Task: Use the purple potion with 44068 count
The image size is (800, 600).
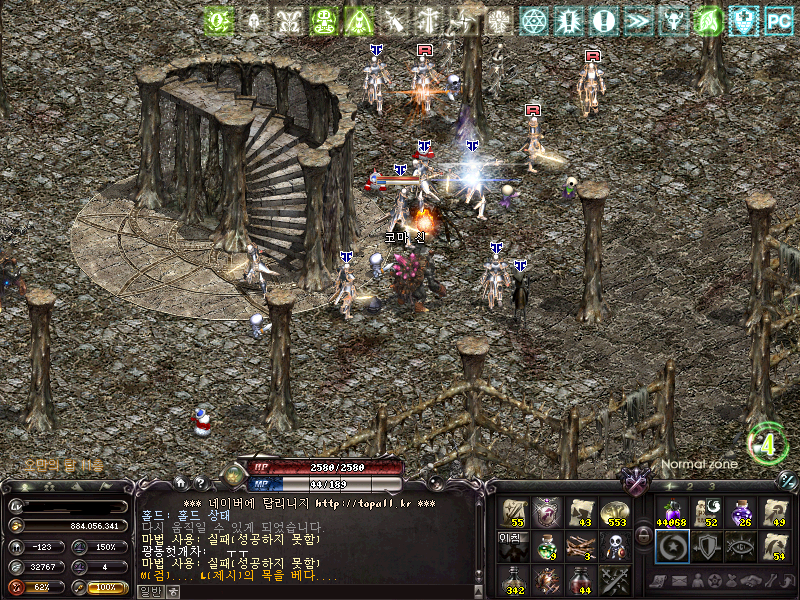Action: click(670, 512)
